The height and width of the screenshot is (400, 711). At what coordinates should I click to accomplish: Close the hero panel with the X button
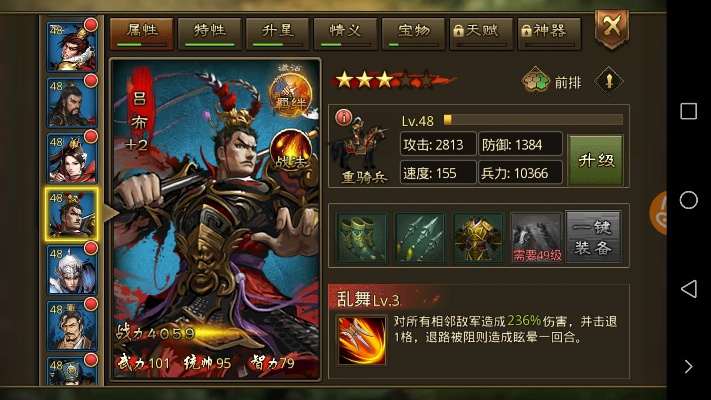(610, 27)
